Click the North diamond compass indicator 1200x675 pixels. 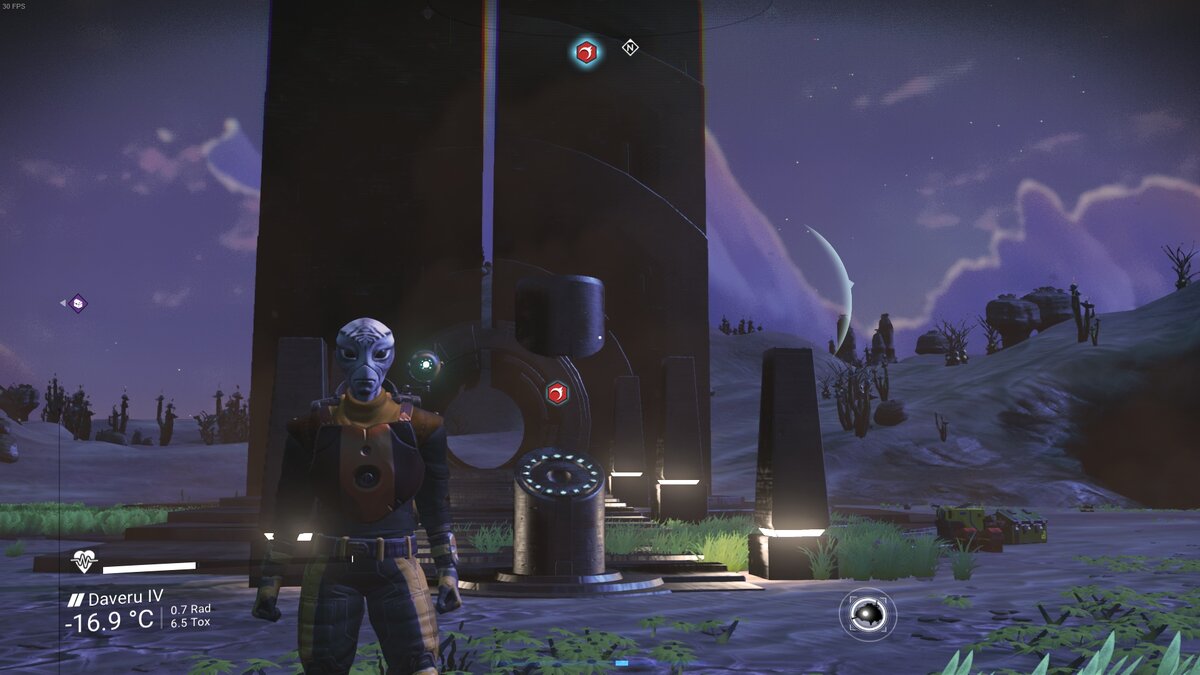[x=630, y=47]
